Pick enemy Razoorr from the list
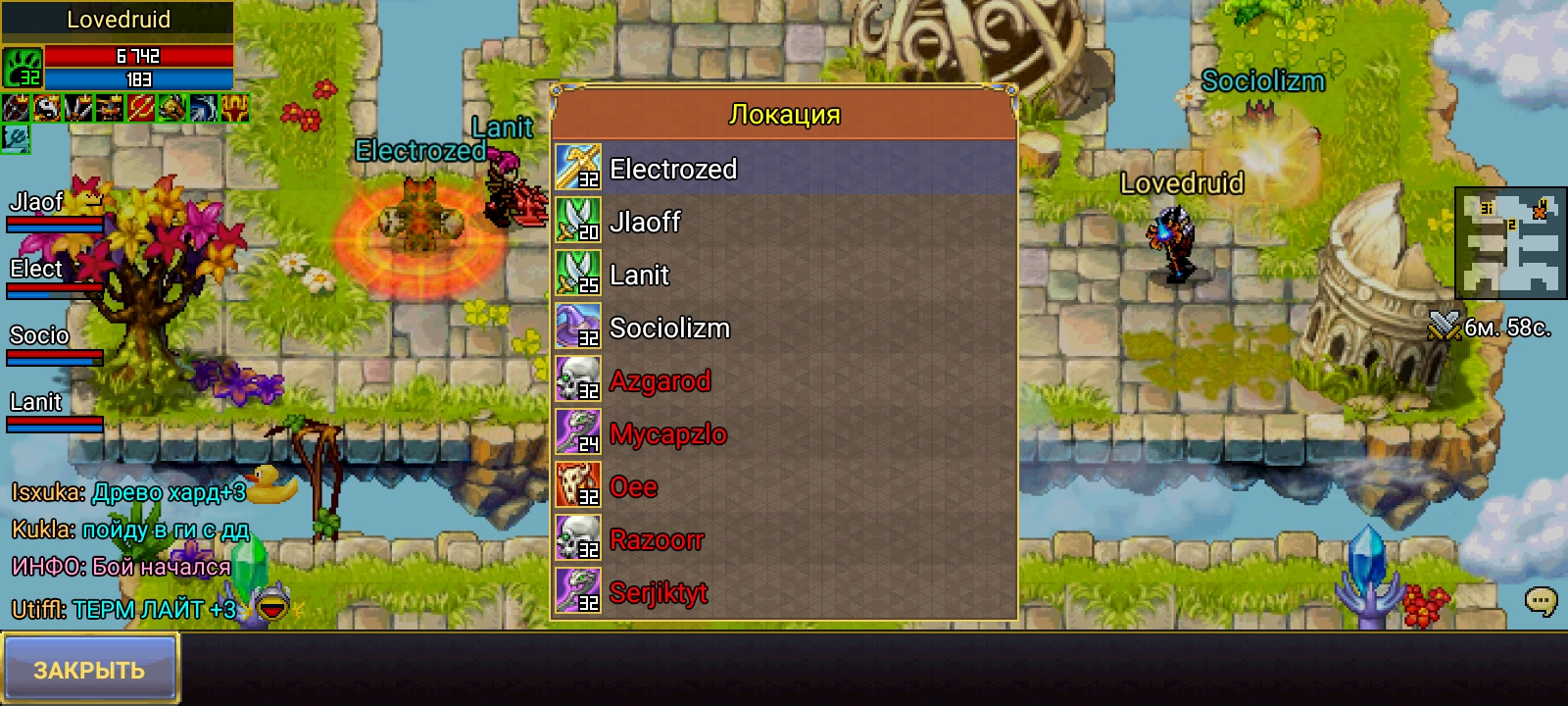Image resolution: width=1568 pixels, height=706 pixels. coord(784,540)
